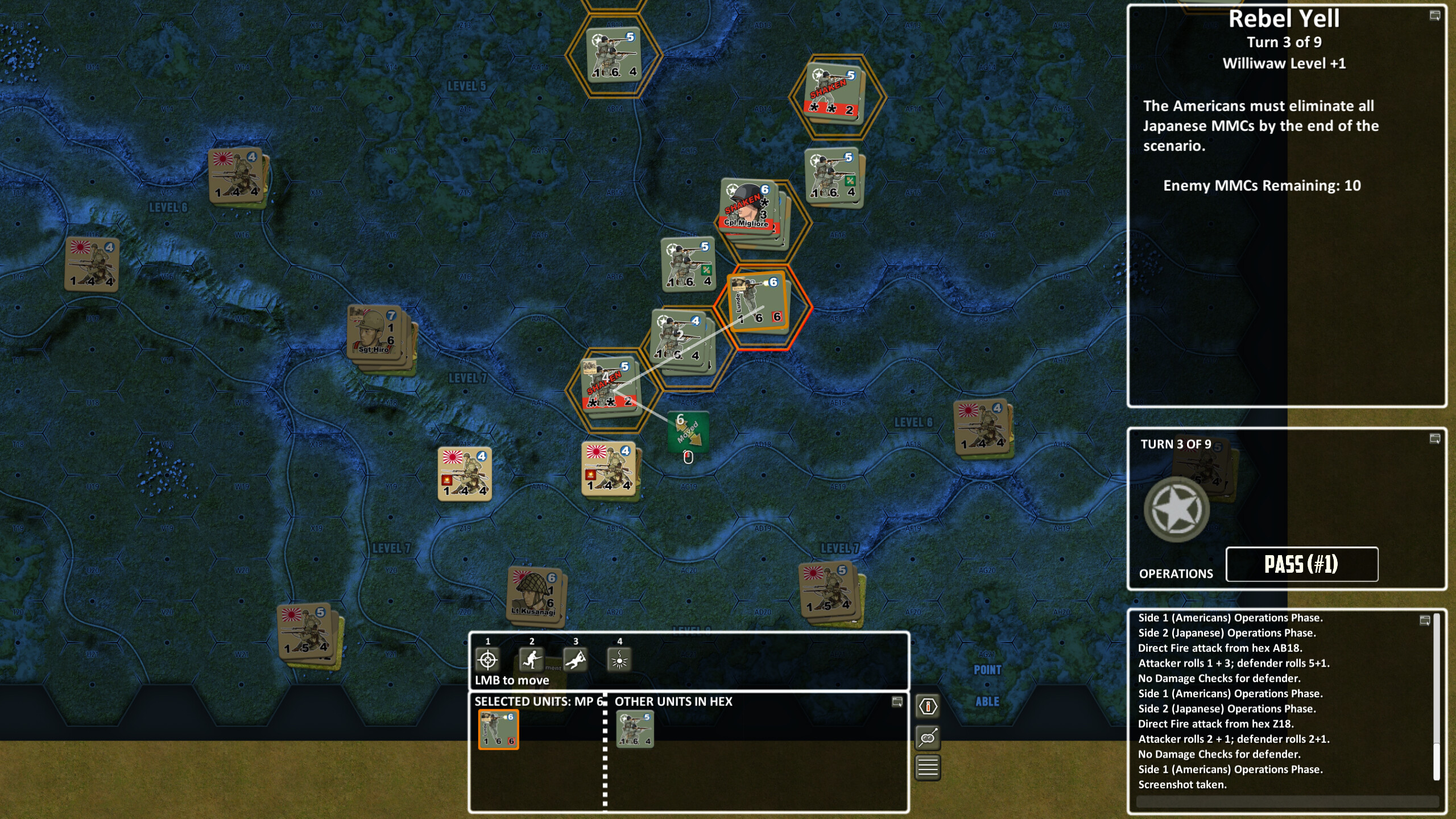Viewport: 1456px width, 819px height.
Task: Select the crosshair targeting action
Action: coord(487,661)
